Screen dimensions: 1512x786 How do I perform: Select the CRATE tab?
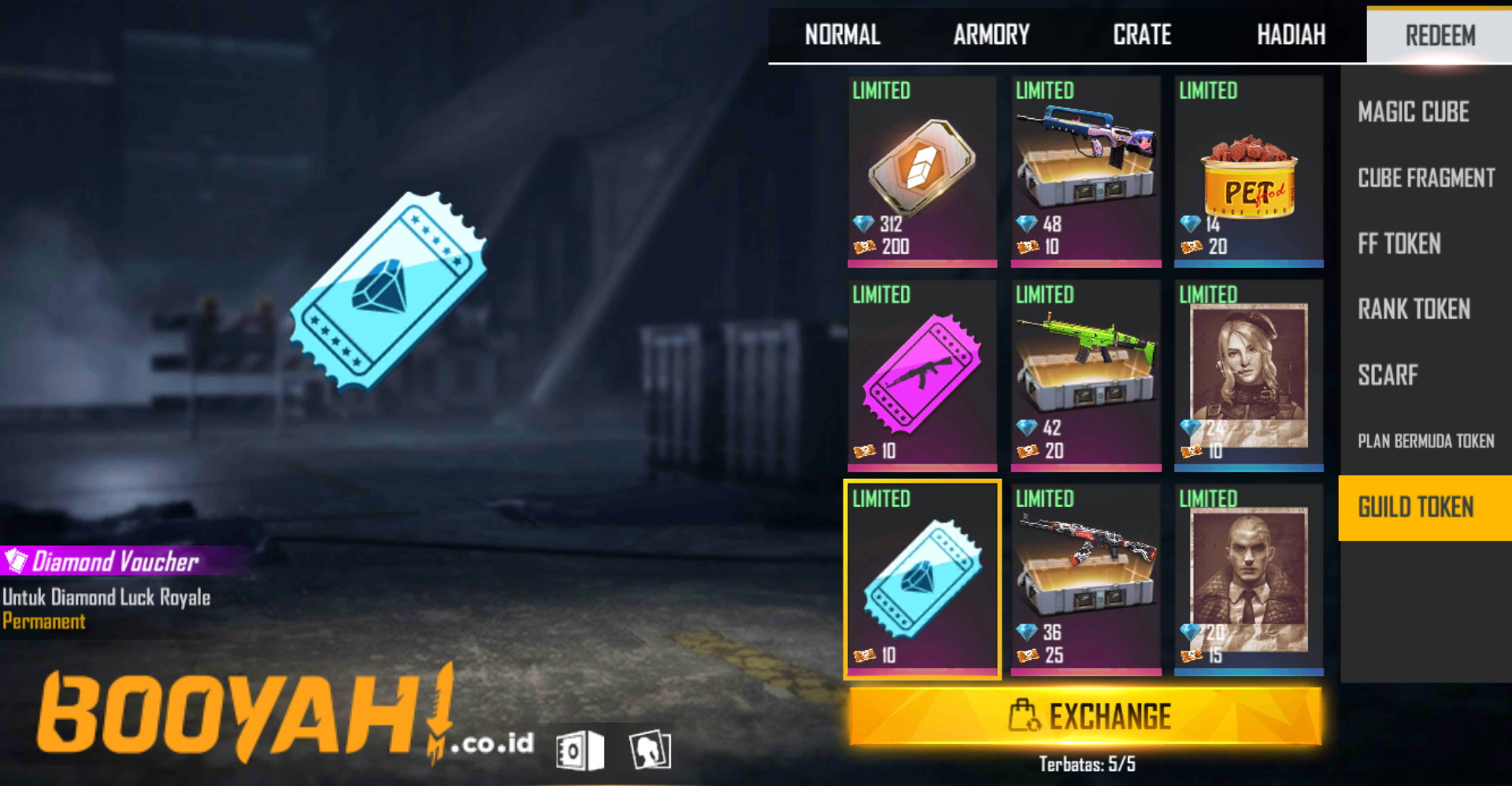tap(1142, 35)
